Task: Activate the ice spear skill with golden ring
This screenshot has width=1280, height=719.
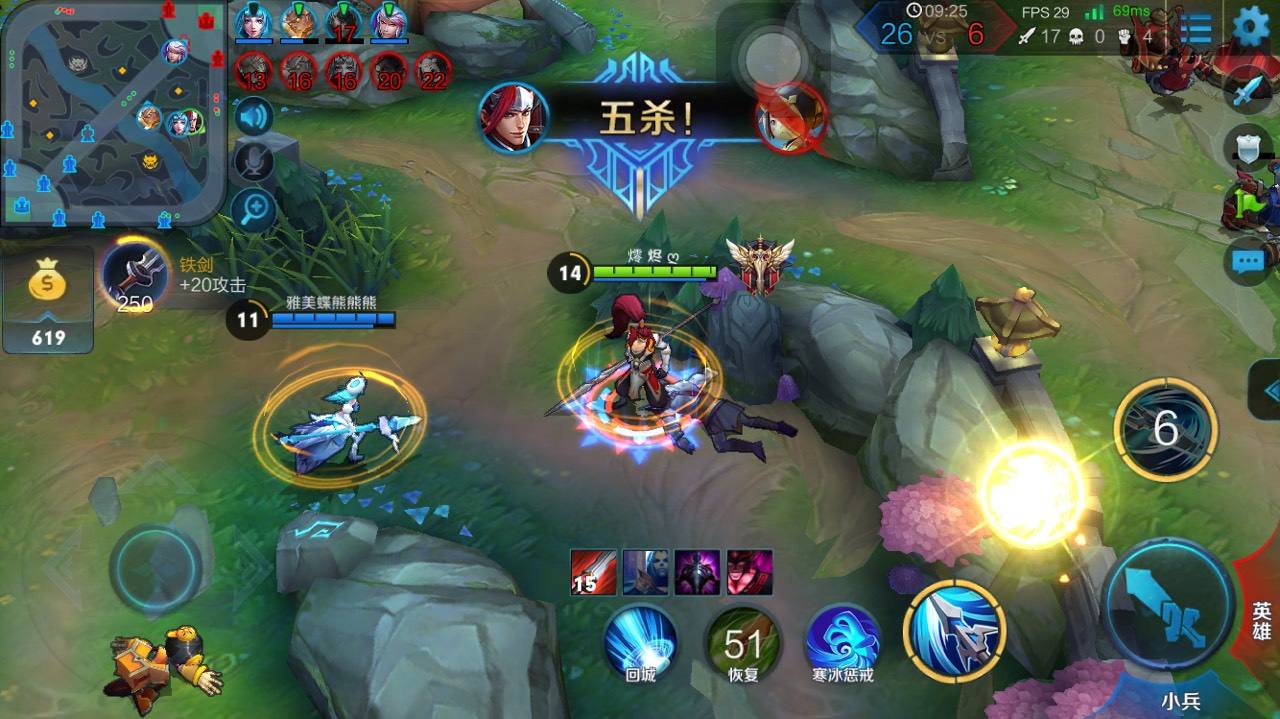Action: coord(954,629)
